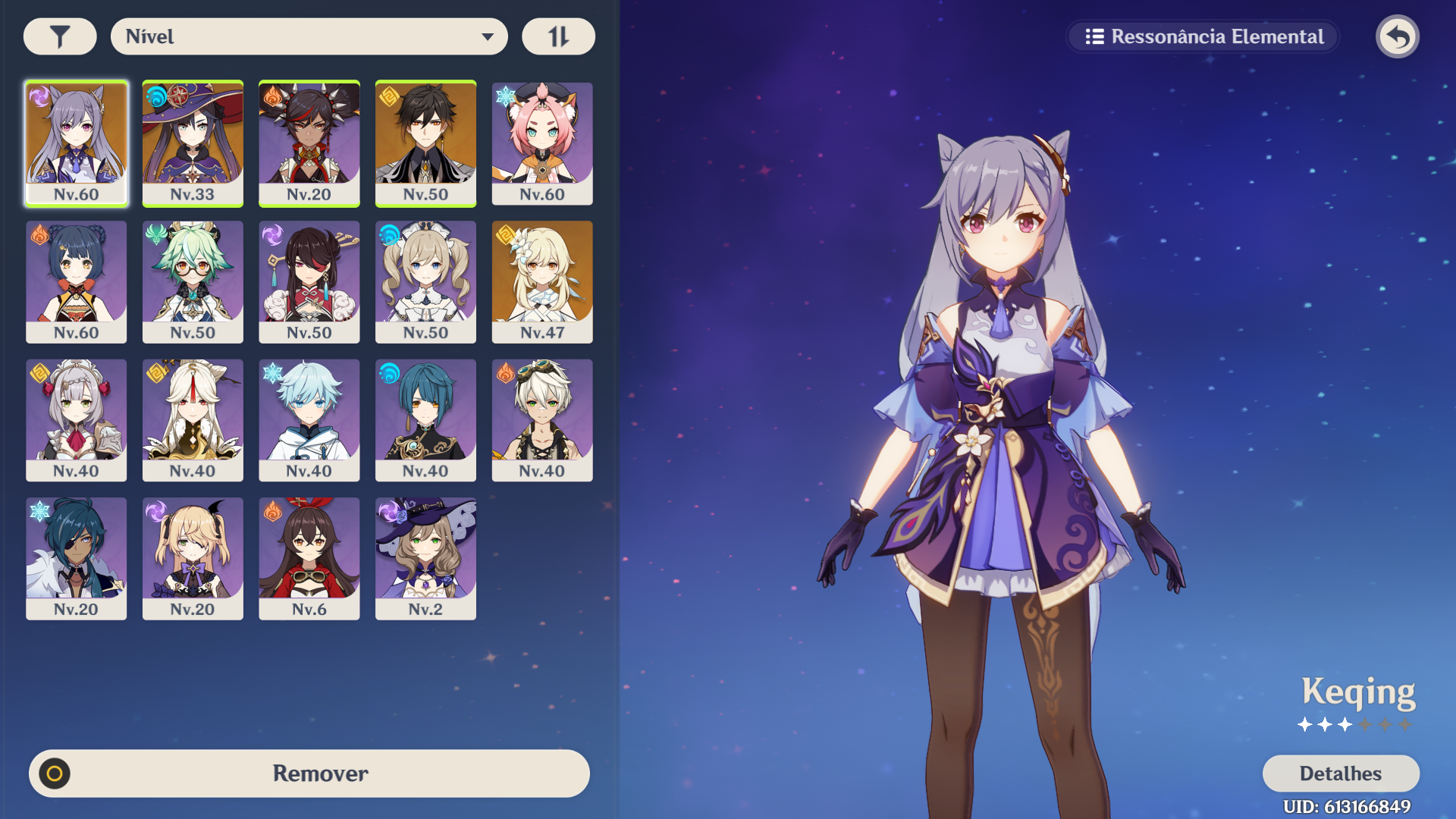
Task: Pick Zhongli's level 50 card
Action: pos(425,143)
